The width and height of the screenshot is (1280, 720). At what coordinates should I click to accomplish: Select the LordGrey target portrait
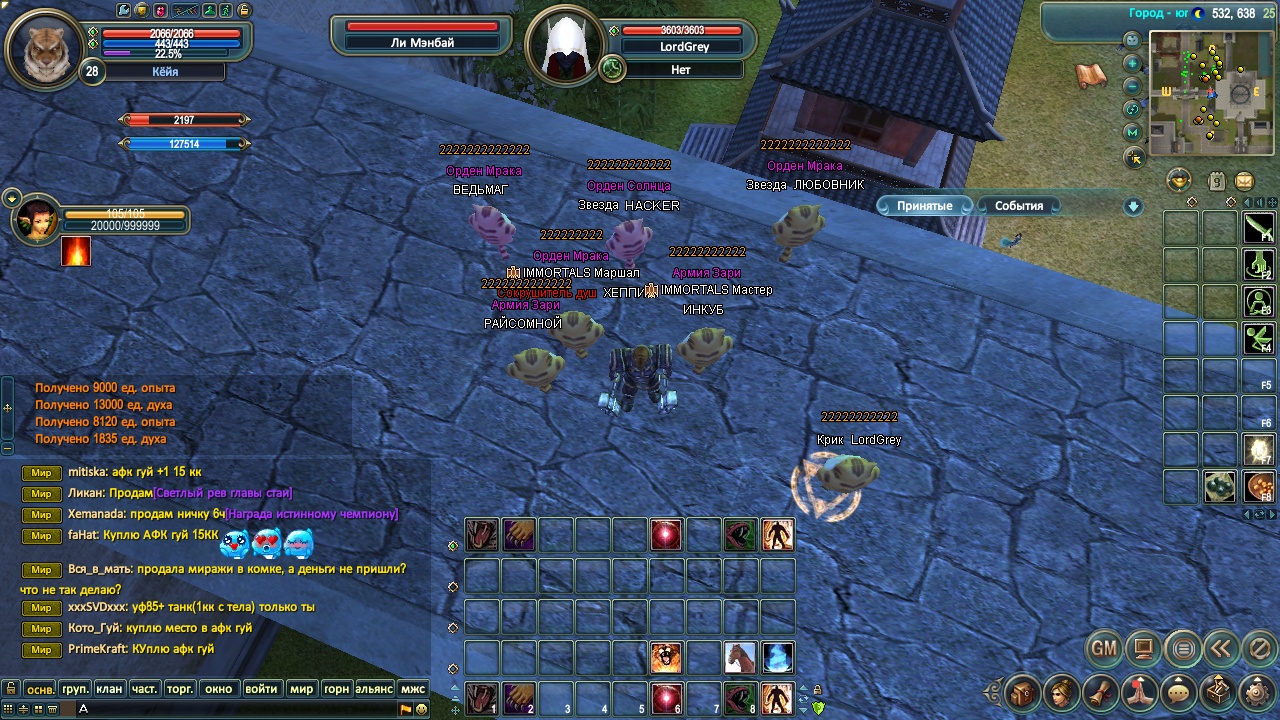(x=563, y=47)
